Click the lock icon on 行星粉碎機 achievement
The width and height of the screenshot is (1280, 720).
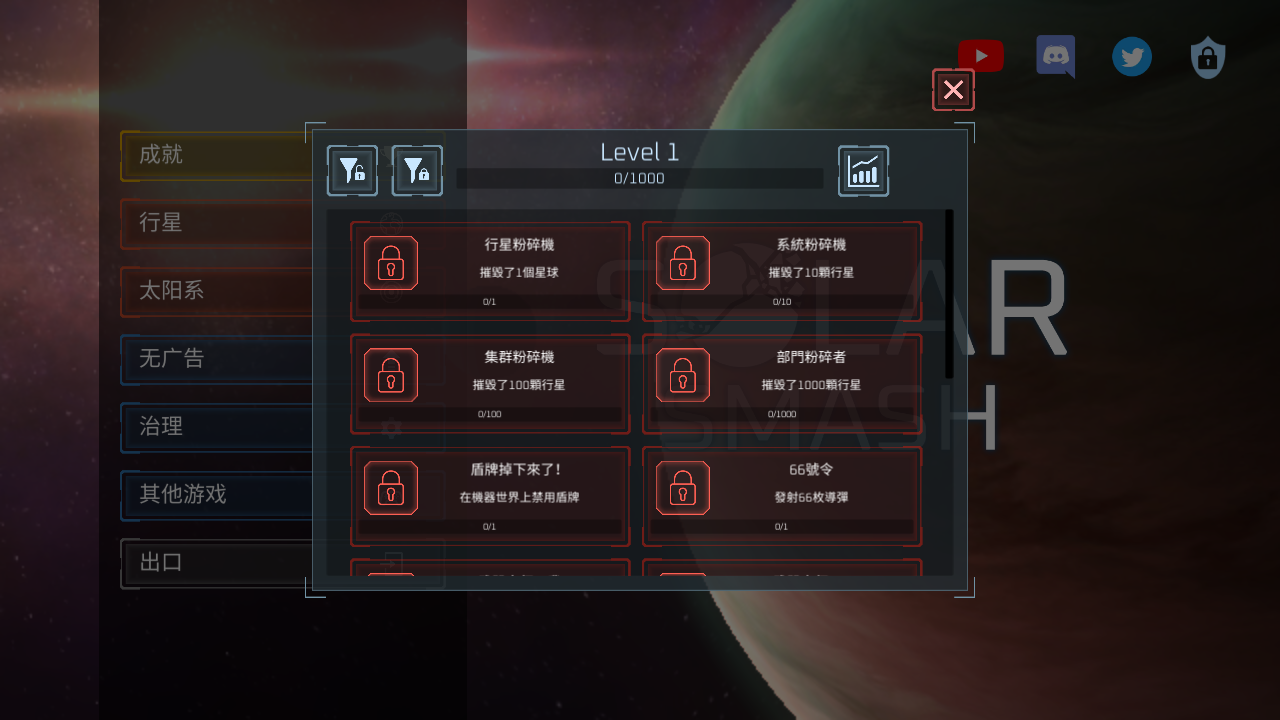pos(391,263)
